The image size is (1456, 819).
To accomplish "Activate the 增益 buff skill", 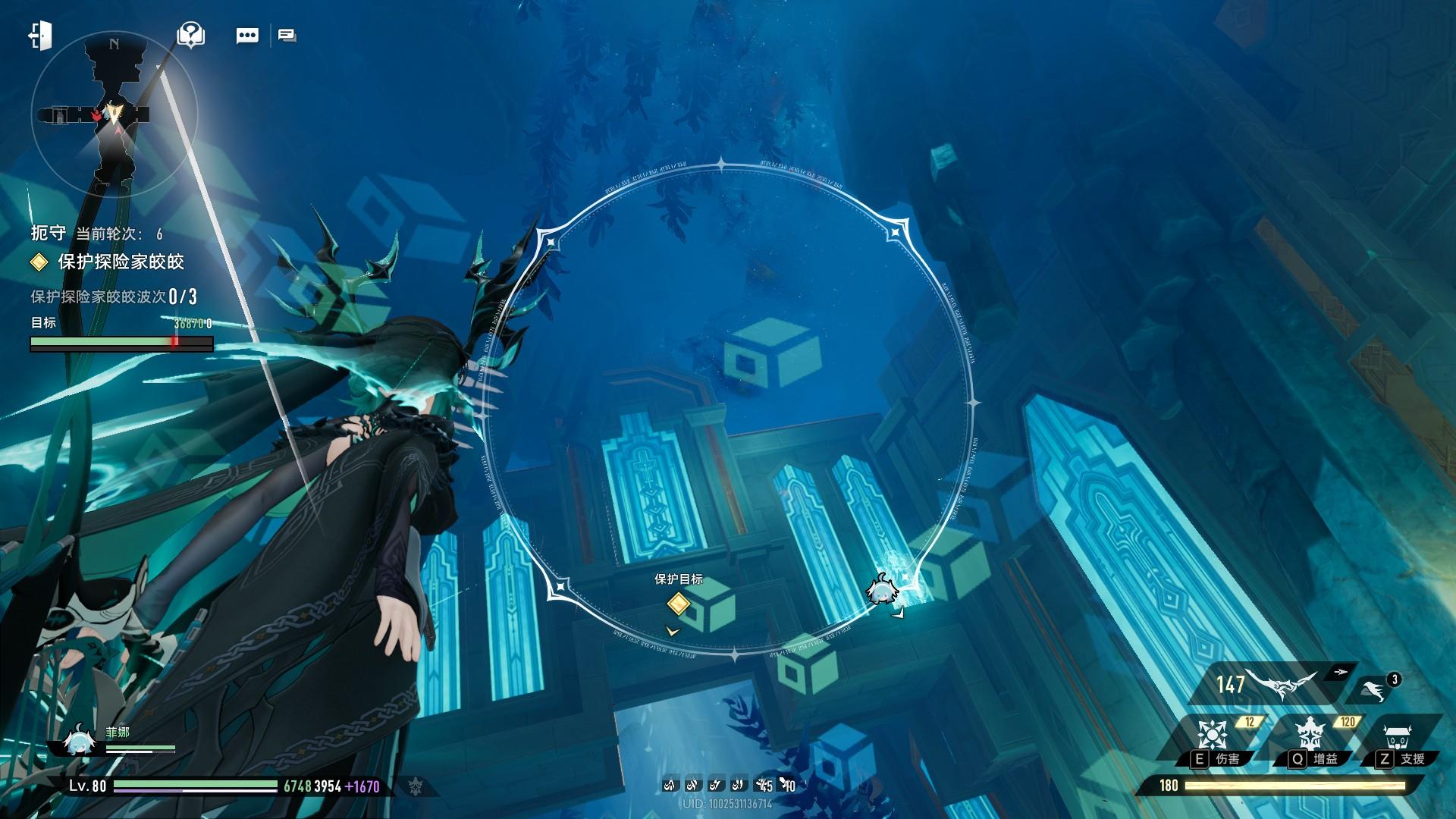I will tap(1310, 734).
